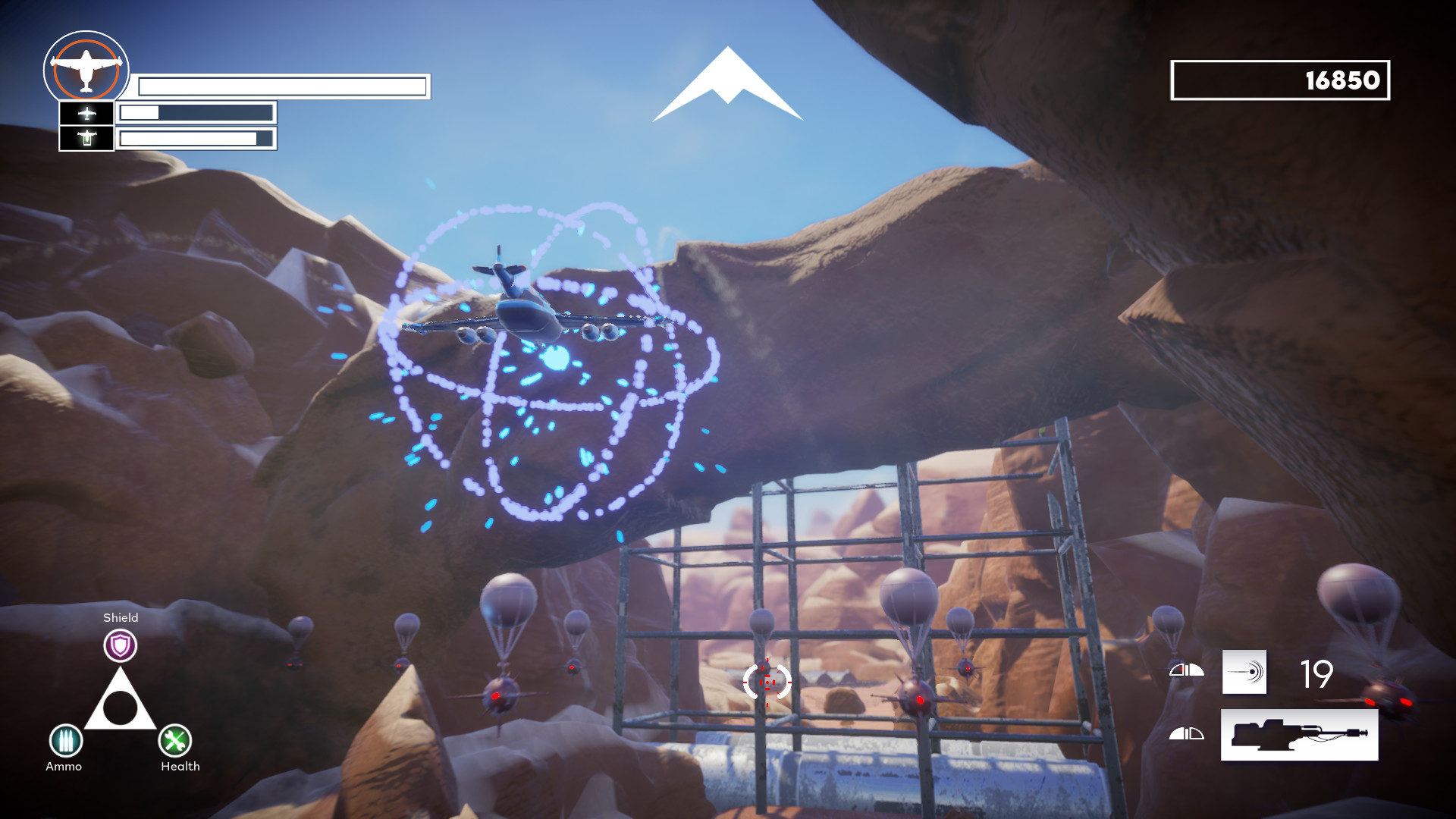Click the Shield label above the triangle

(121, 618)
